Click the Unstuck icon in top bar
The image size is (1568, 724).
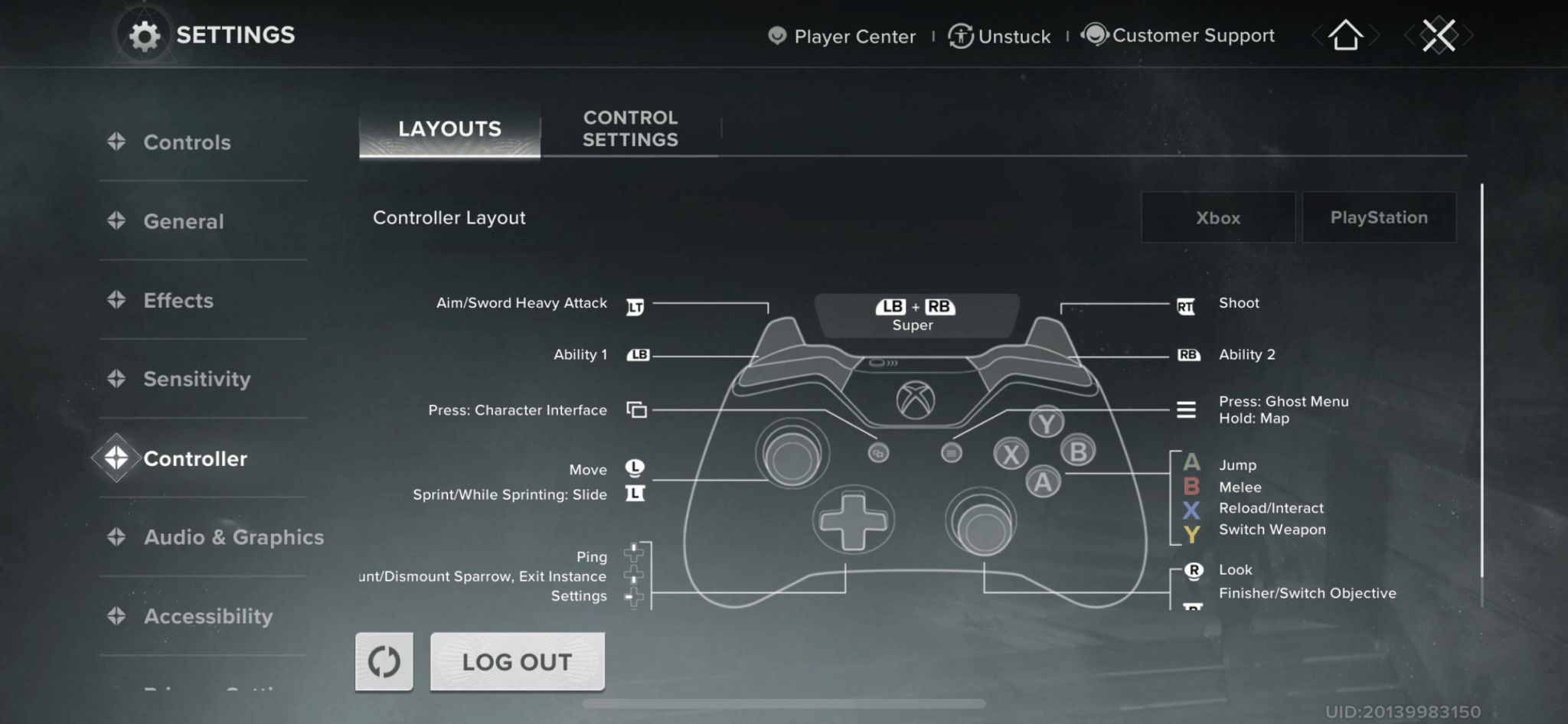959,35
